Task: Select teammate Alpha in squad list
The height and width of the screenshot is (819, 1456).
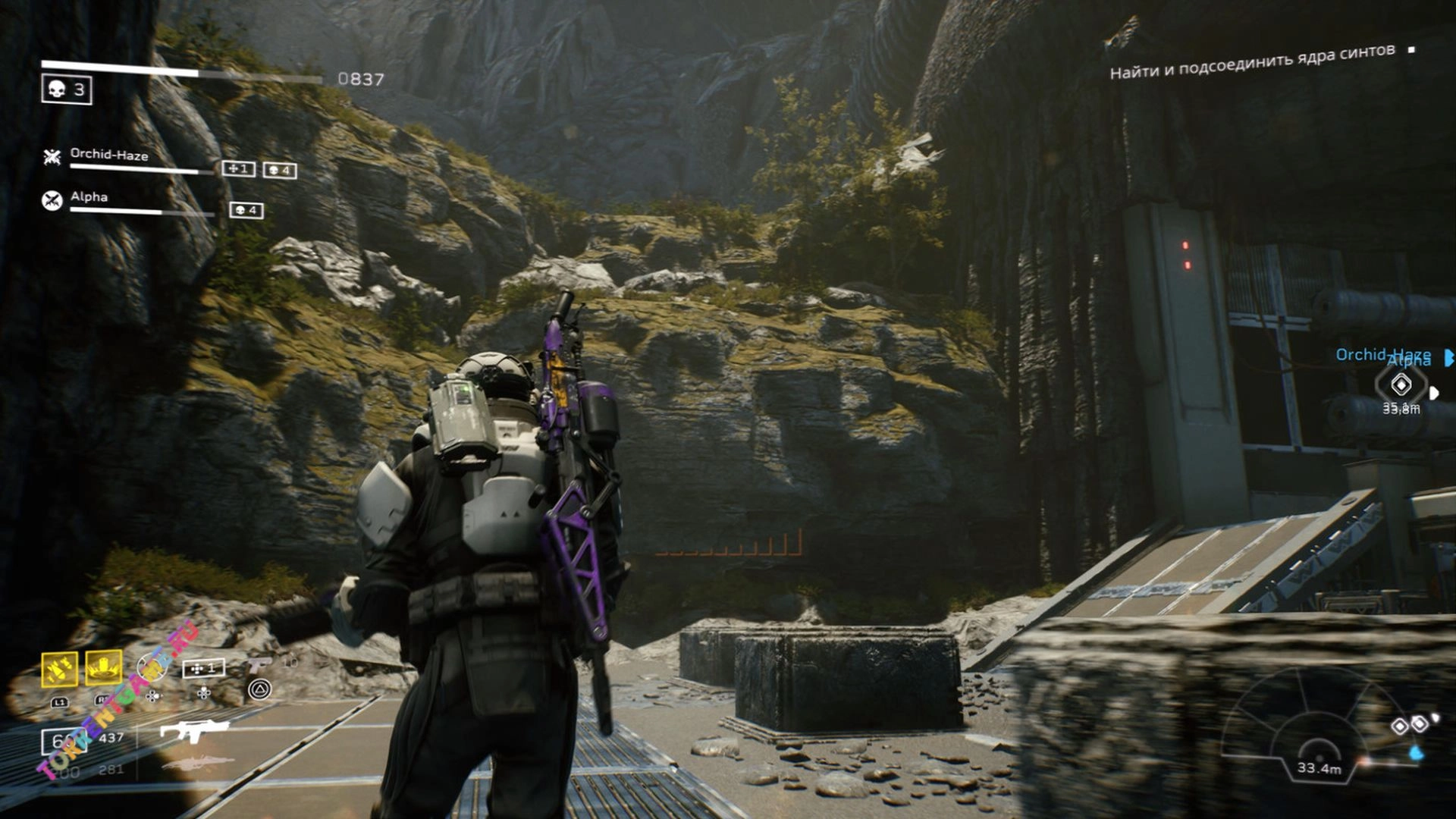Action: click(x=89, y=196)
